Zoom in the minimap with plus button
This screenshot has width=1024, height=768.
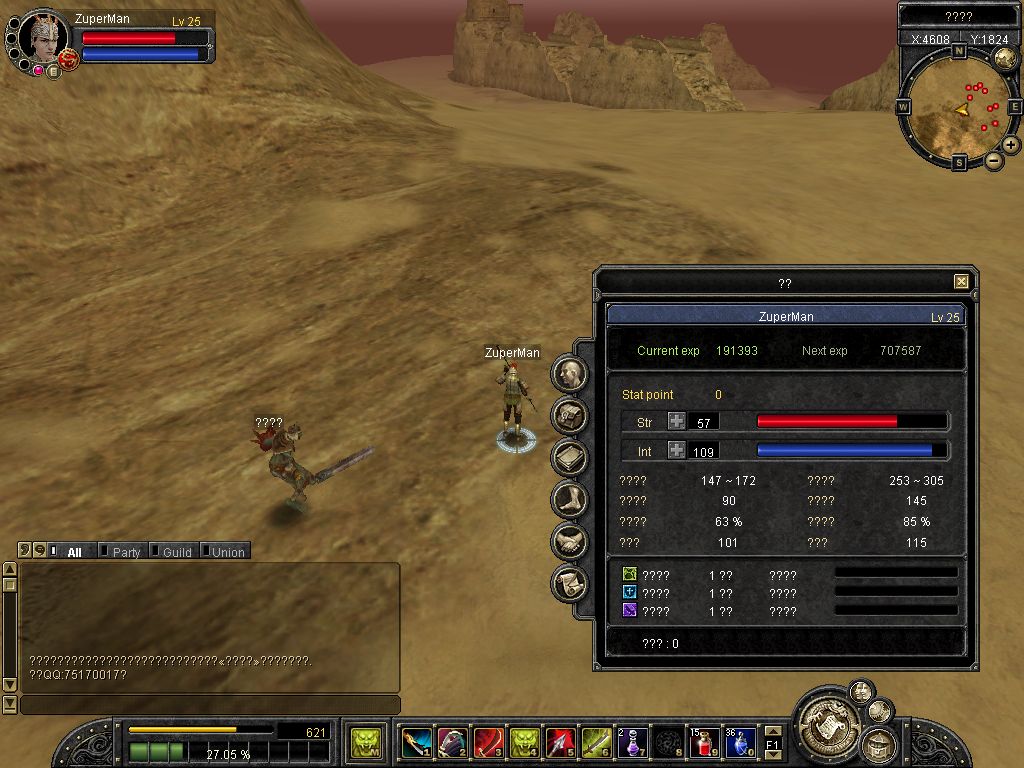click(x=1011, y=145)
